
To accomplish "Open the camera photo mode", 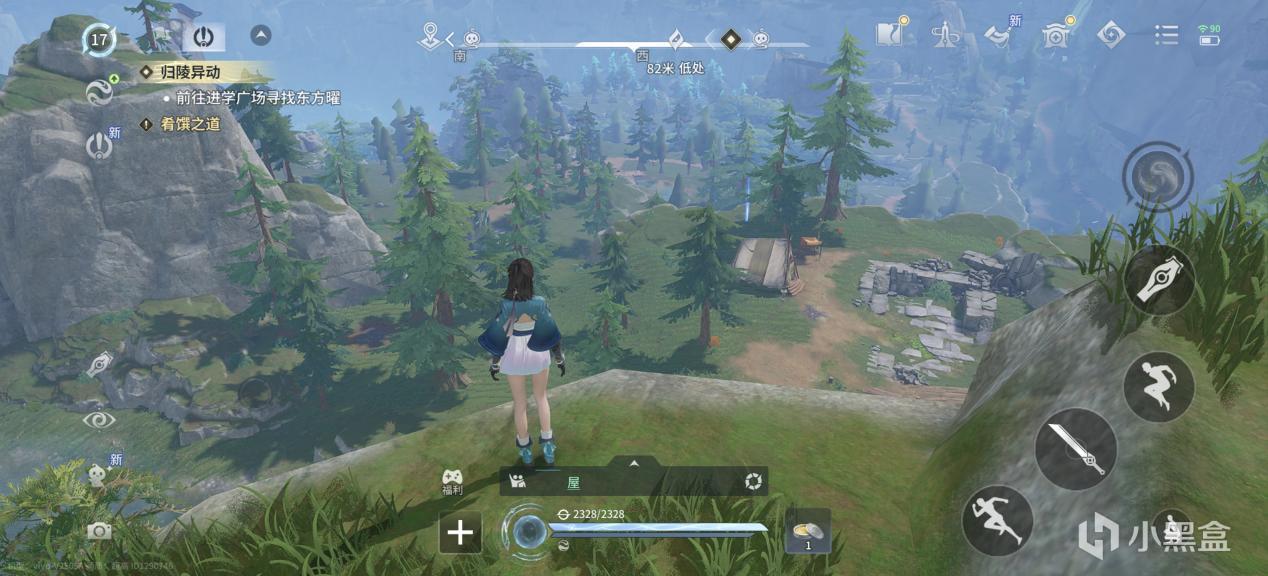I will pos(99,531).
